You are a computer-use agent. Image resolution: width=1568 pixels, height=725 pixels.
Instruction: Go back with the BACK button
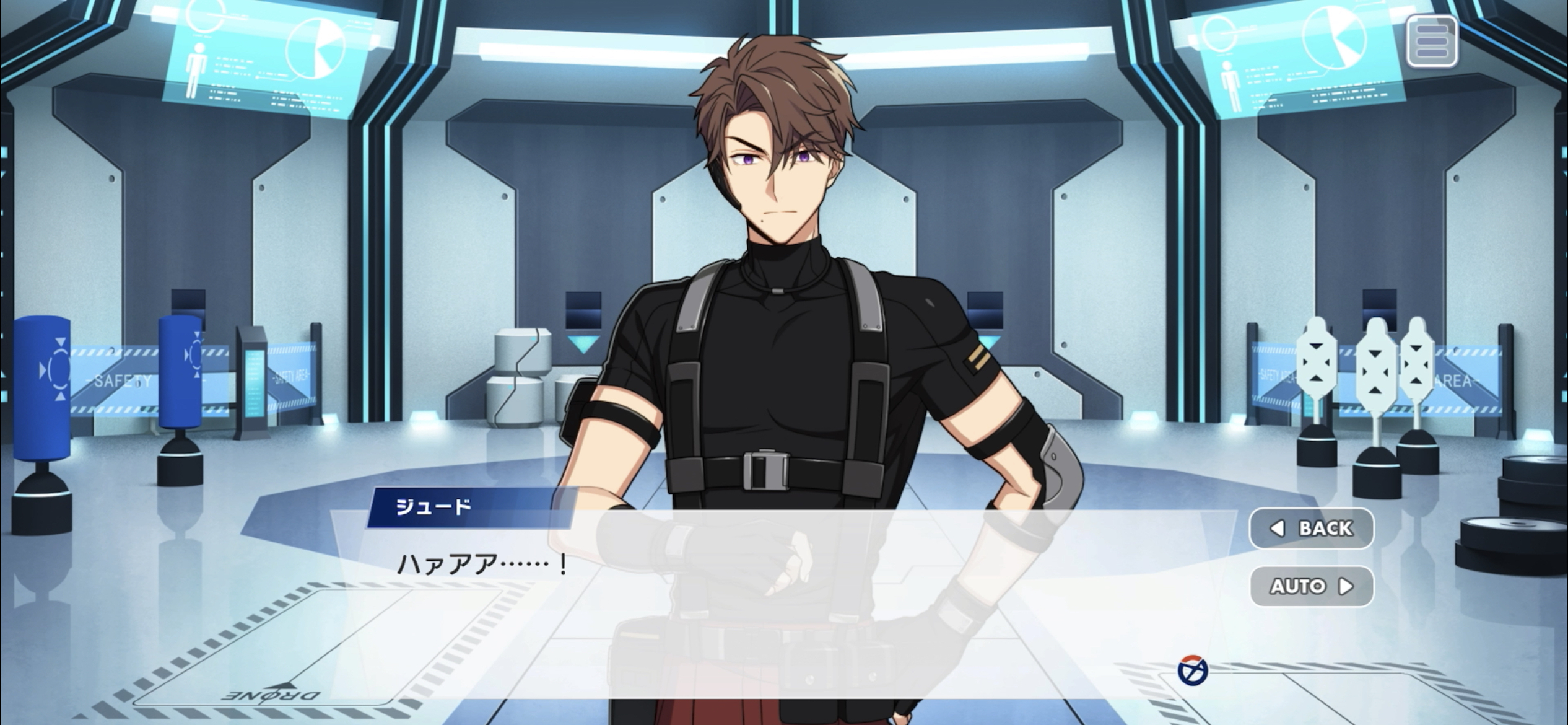[1311, 529]
